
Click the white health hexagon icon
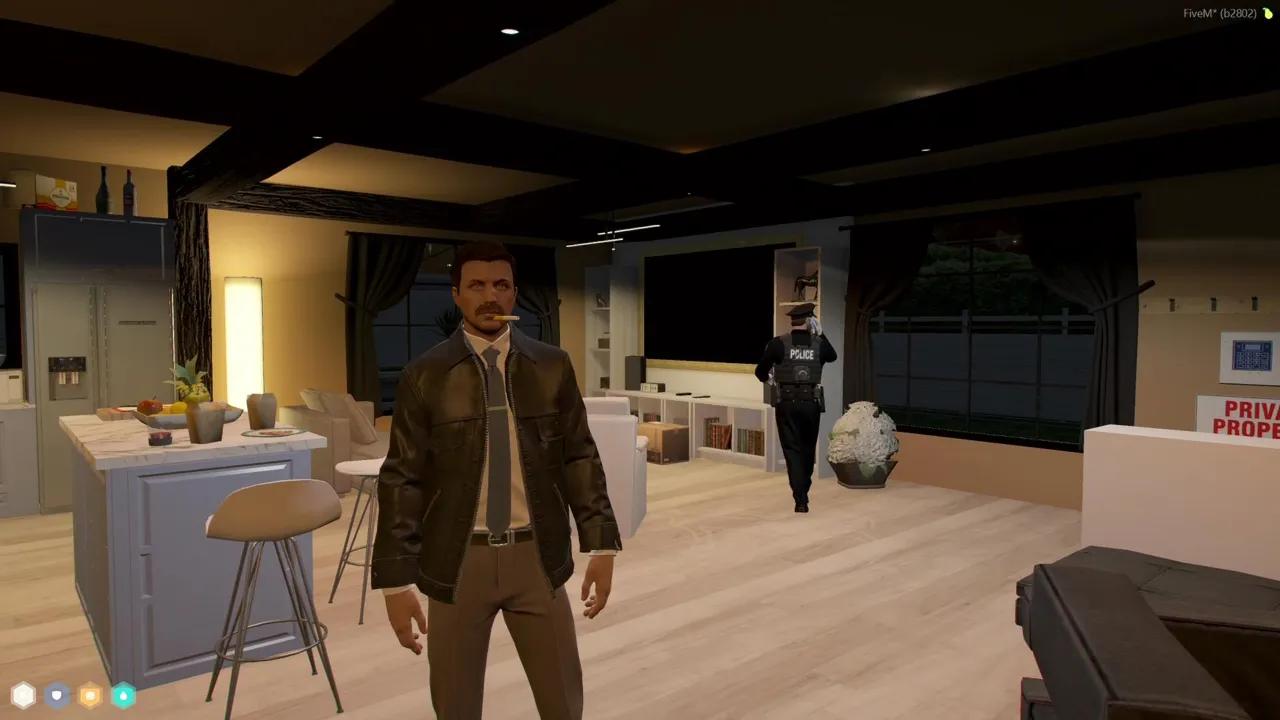[23, 694]
